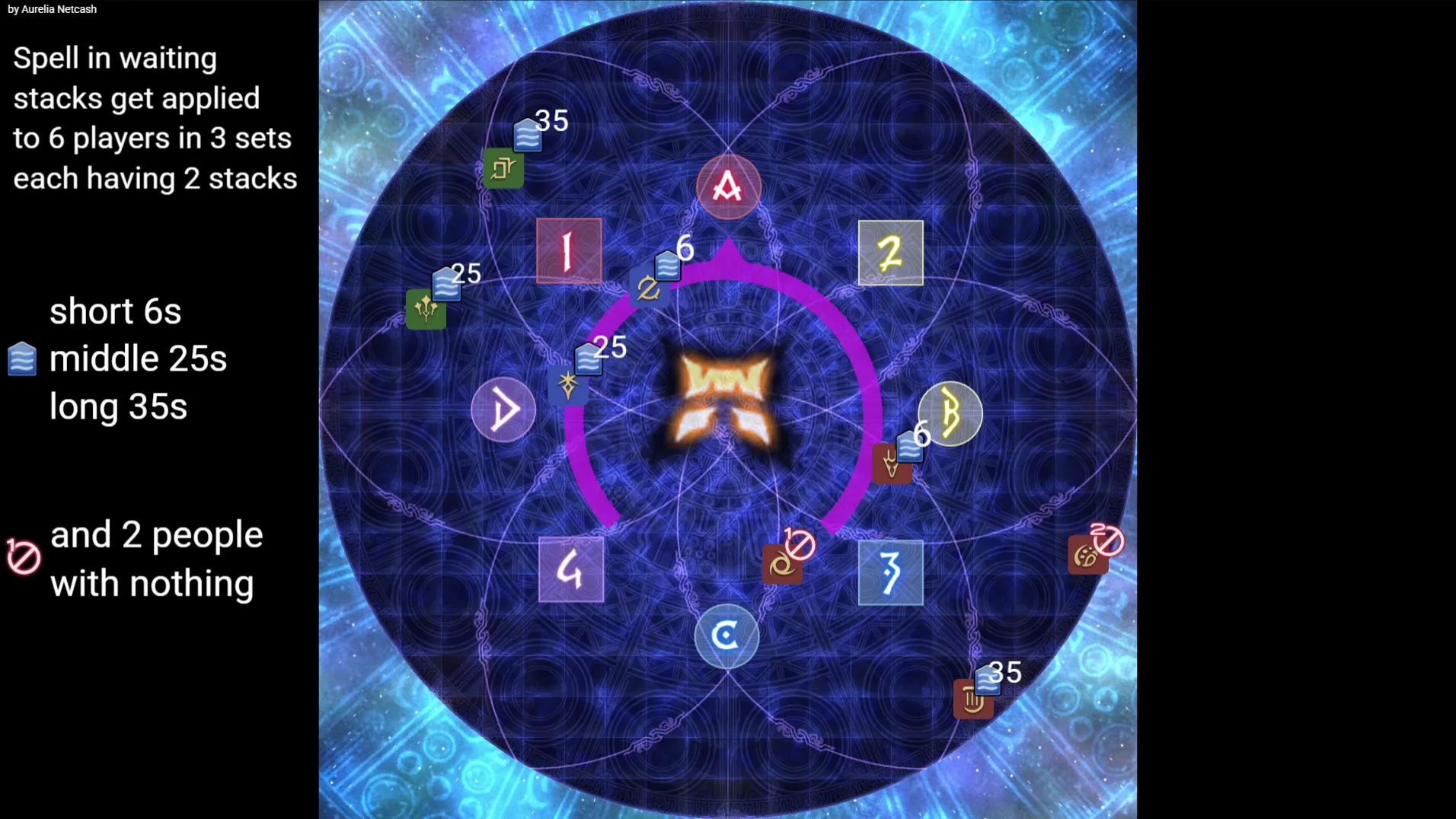This screenshot has height=819, width=1456.
Task: Select the blue job icon with 6s debuff near waymark B
Action: pos(894,463)
